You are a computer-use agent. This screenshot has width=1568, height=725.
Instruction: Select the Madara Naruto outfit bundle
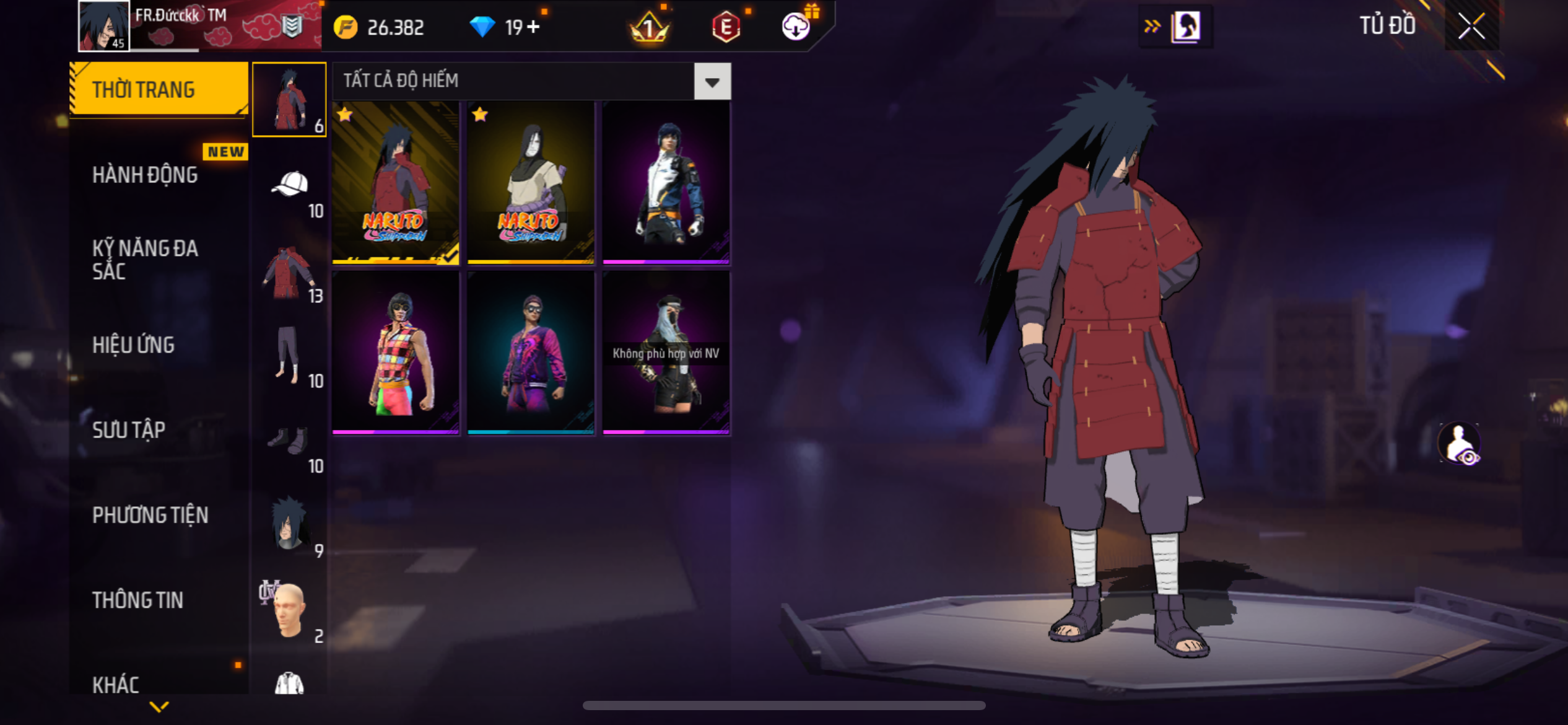[x=396, y=183]
